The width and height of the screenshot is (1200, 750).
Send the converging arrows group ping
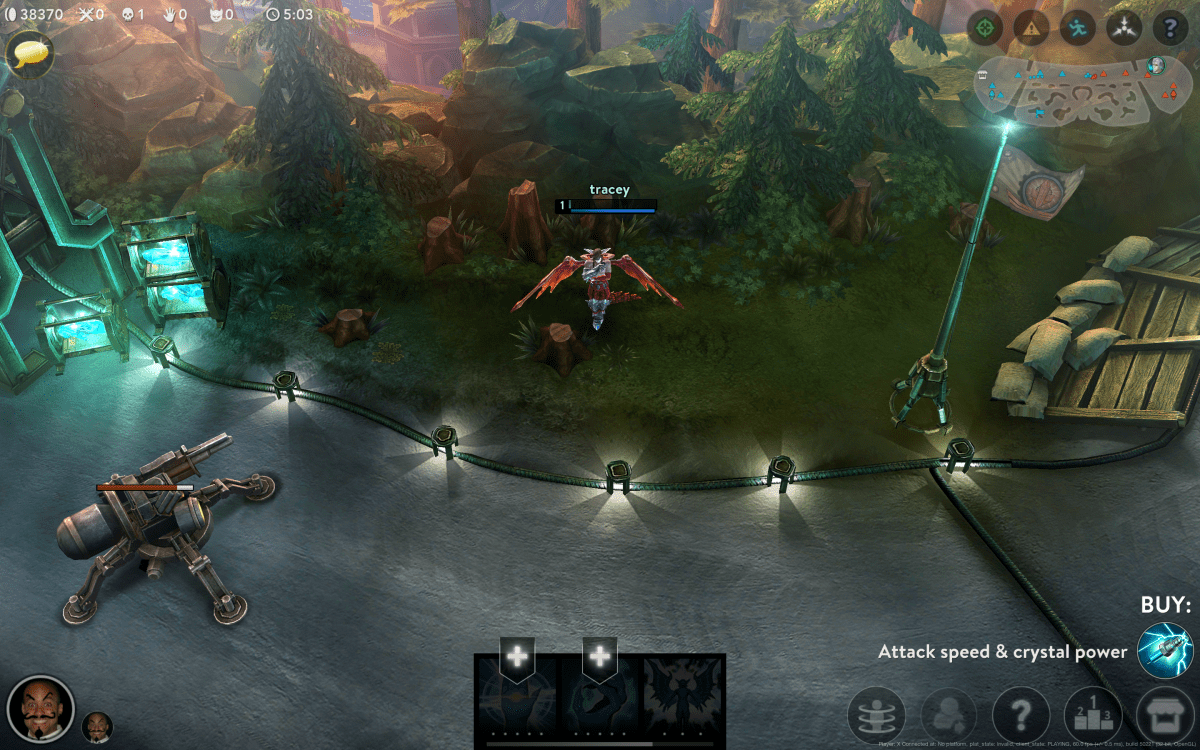coord(1124,28)
